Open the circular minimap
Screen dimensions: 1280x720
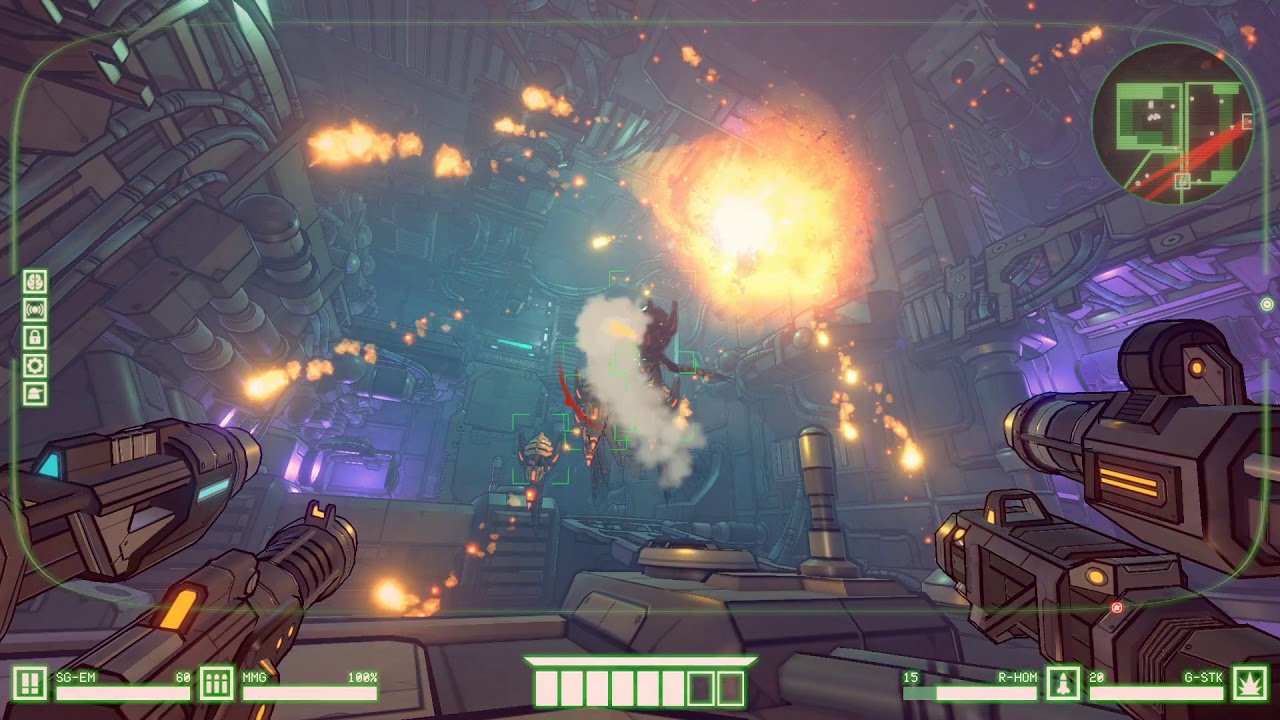tap(1174, 126)
